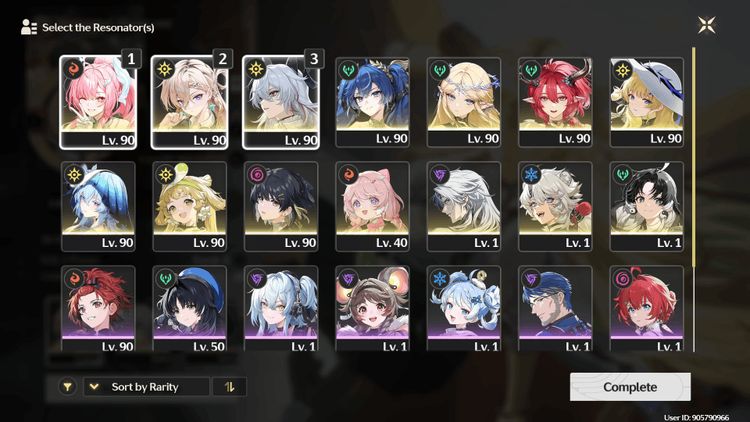Choose the red-haired horned resonator
This screenshot has width=750, height=422.
coord(557,101)
